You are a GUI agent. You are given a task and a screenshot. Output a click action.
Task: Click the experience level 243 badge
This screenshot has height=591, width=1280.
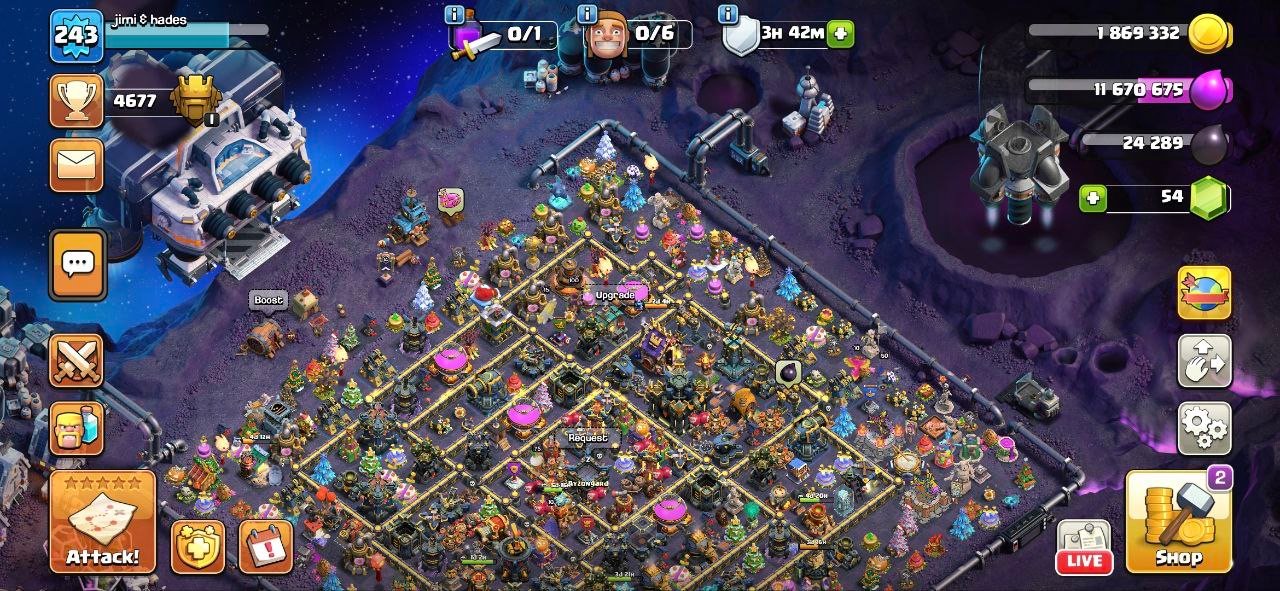tap(76, 37)
